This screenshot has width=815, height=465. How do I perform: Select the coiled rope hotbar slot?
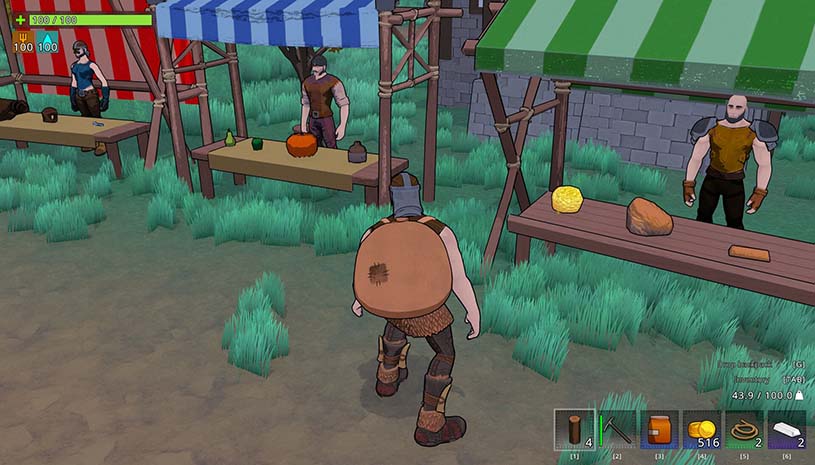click(744, 429)
